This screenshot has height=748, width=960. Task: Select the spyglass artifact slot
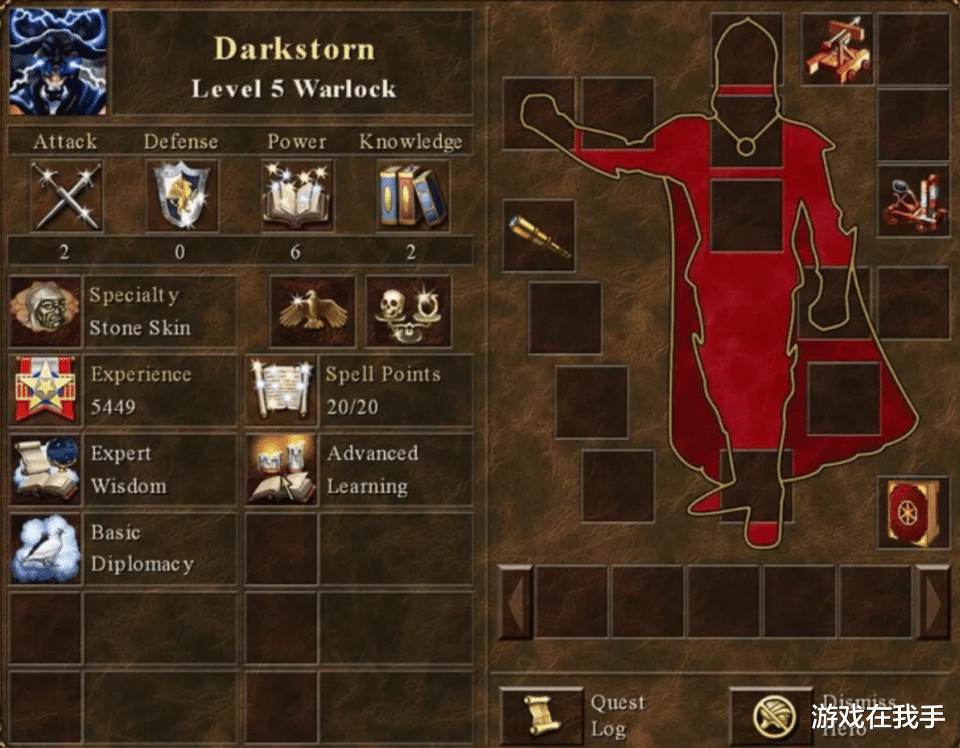tap(538, 236)
